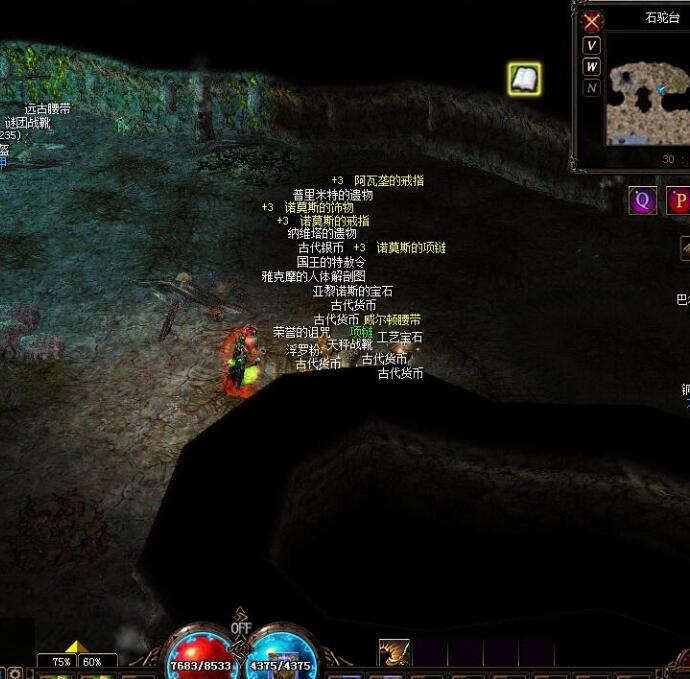This screenshot has height=679, width=690.
Task: Click the 石驼台 minimap view
Action: point(643,90)
